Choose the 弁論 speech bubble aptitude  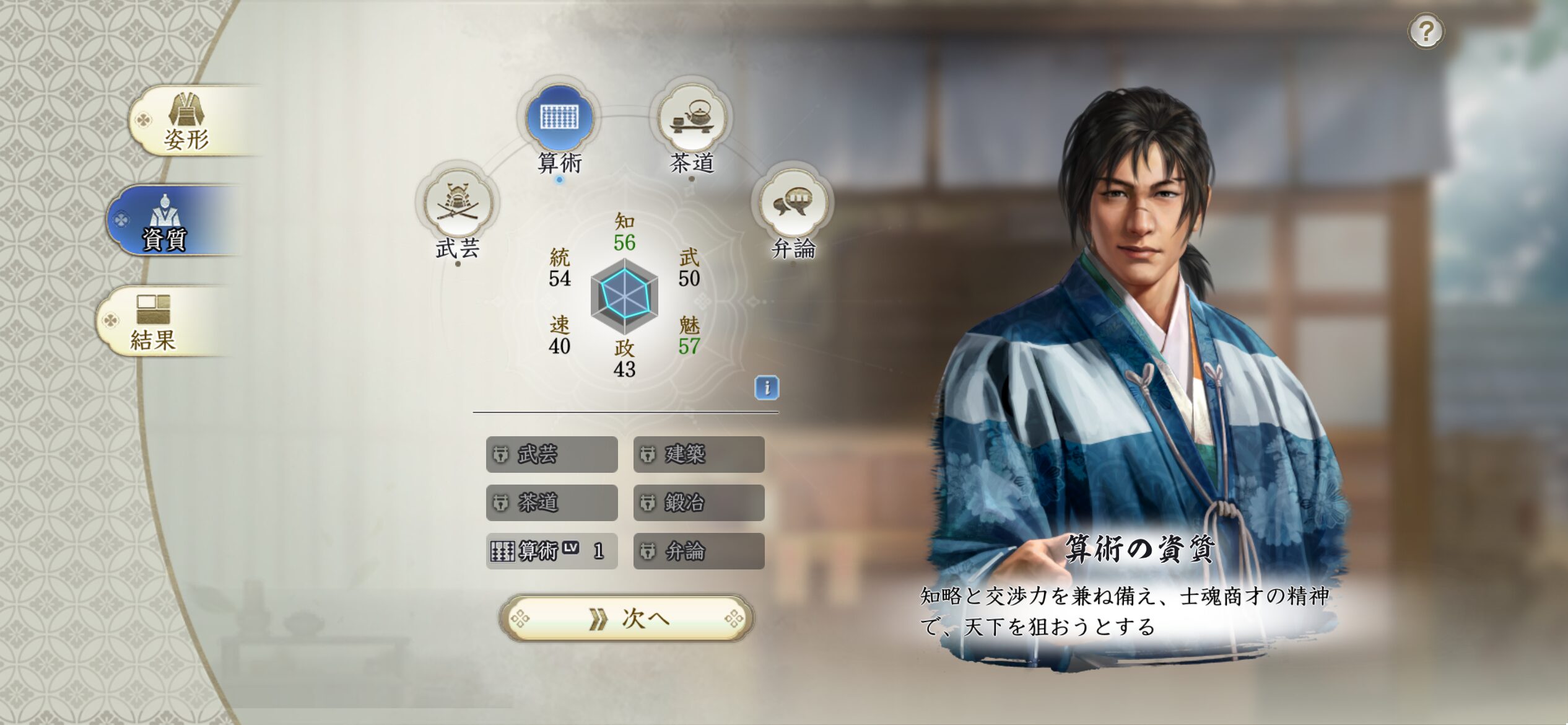click(x=793, y=204)
